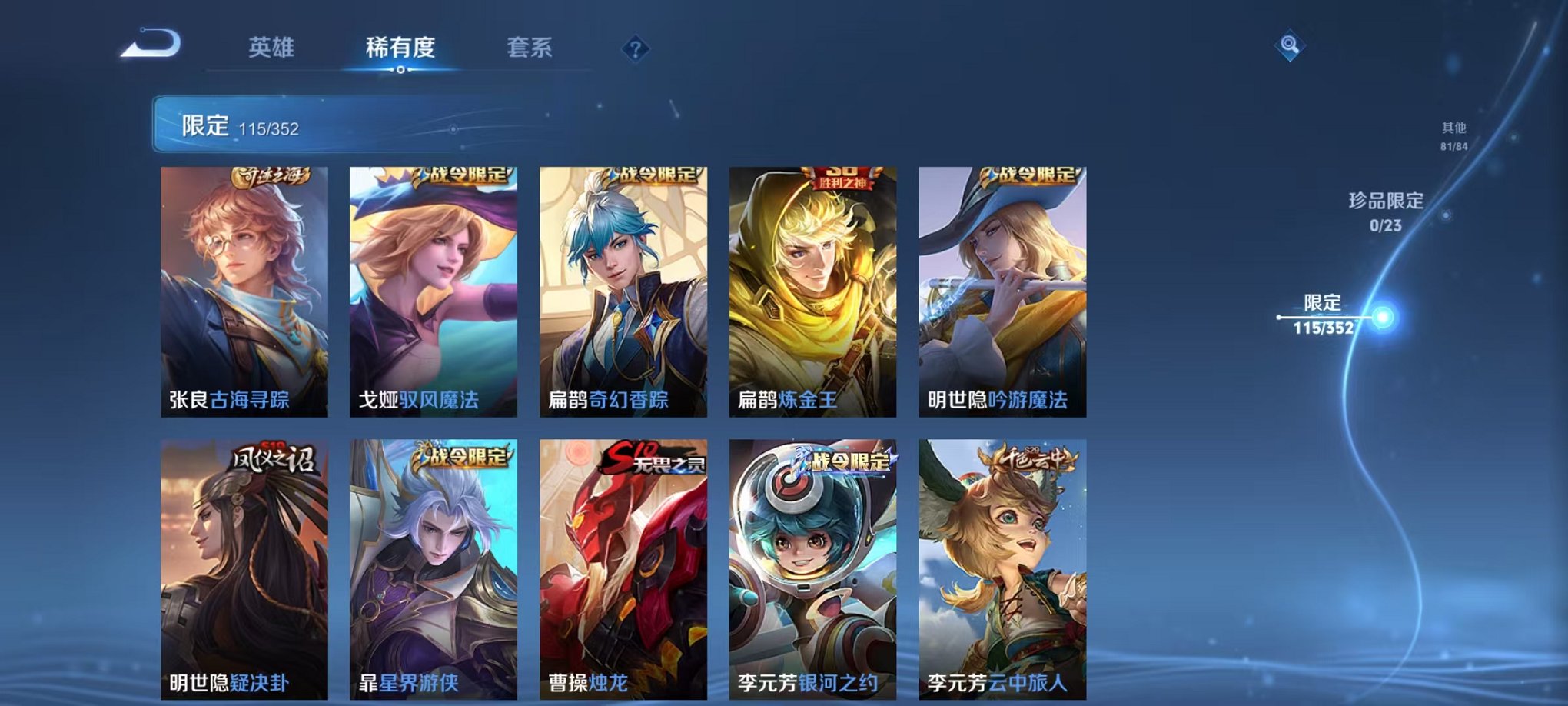
Task: Select the 明世隐吟游魔法 skin
Action: tap(1002, 292)
